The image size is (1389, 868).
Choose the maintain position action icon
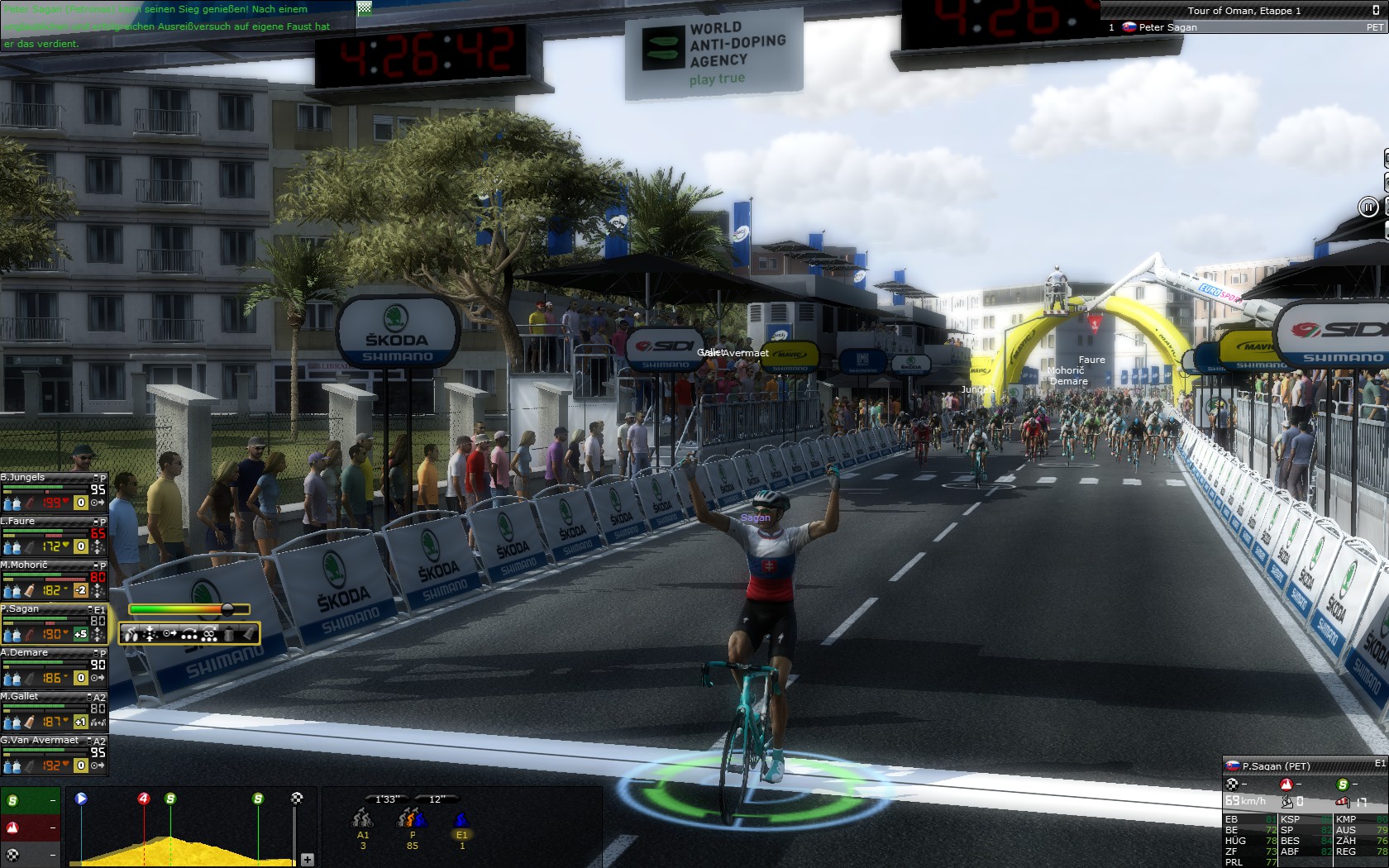point(150,634)
